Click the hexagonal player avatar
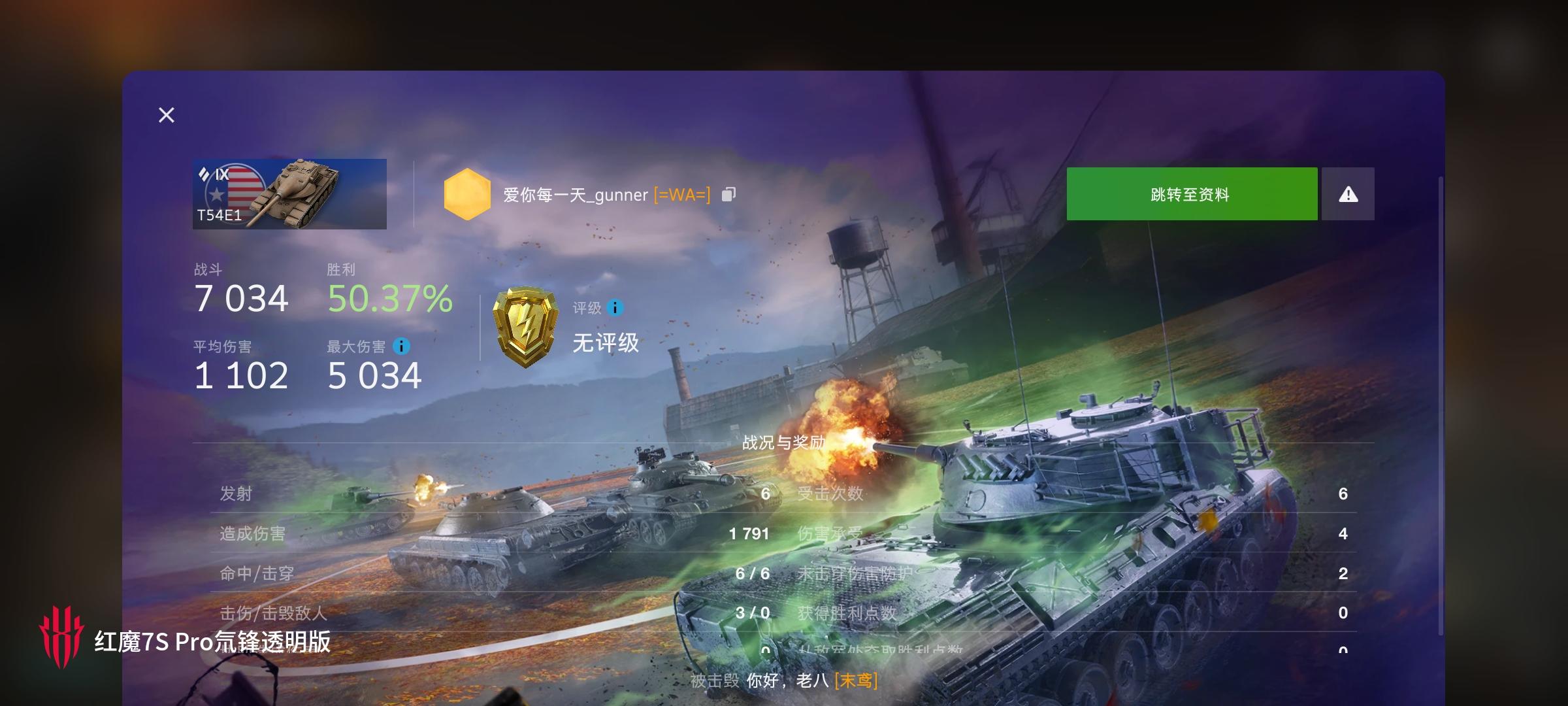 point(468,193)
